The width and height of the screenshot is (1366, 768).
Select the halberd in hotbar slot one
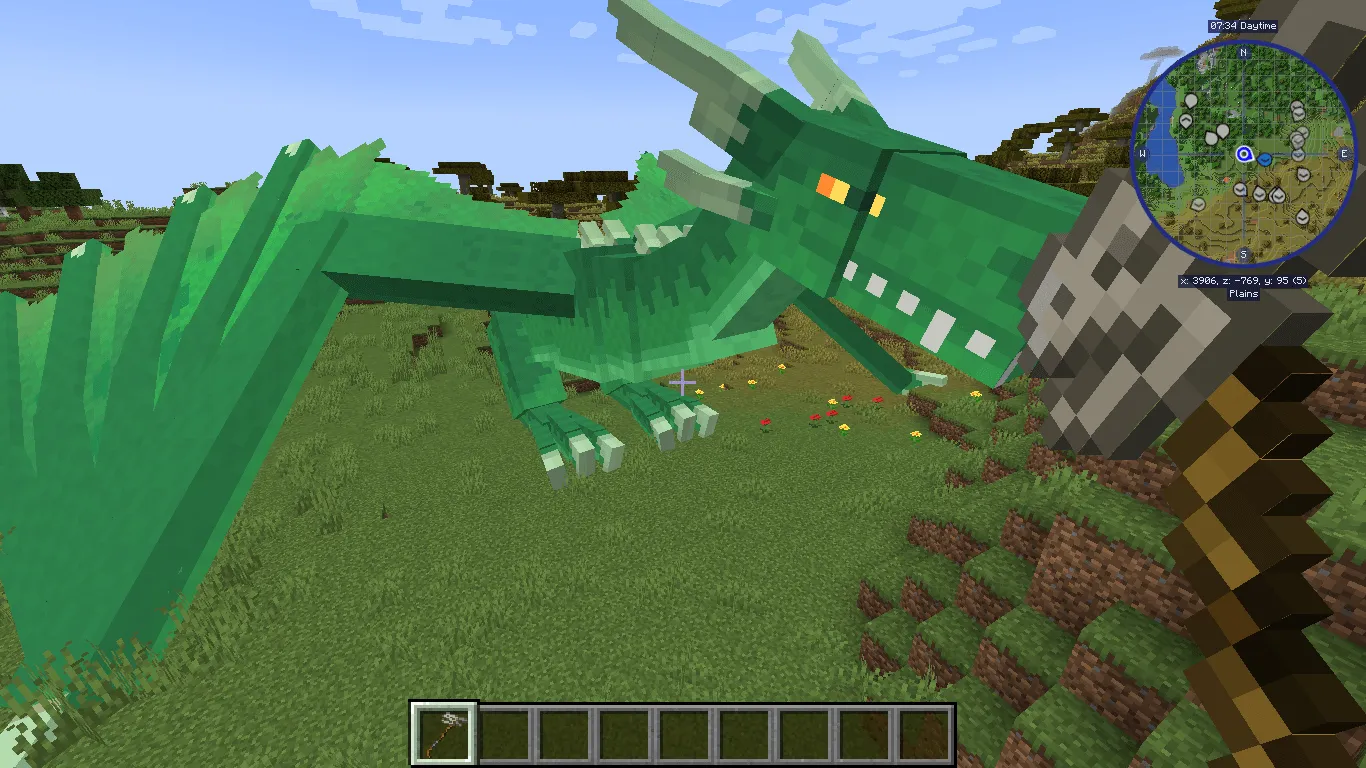[x=444, y=732]
